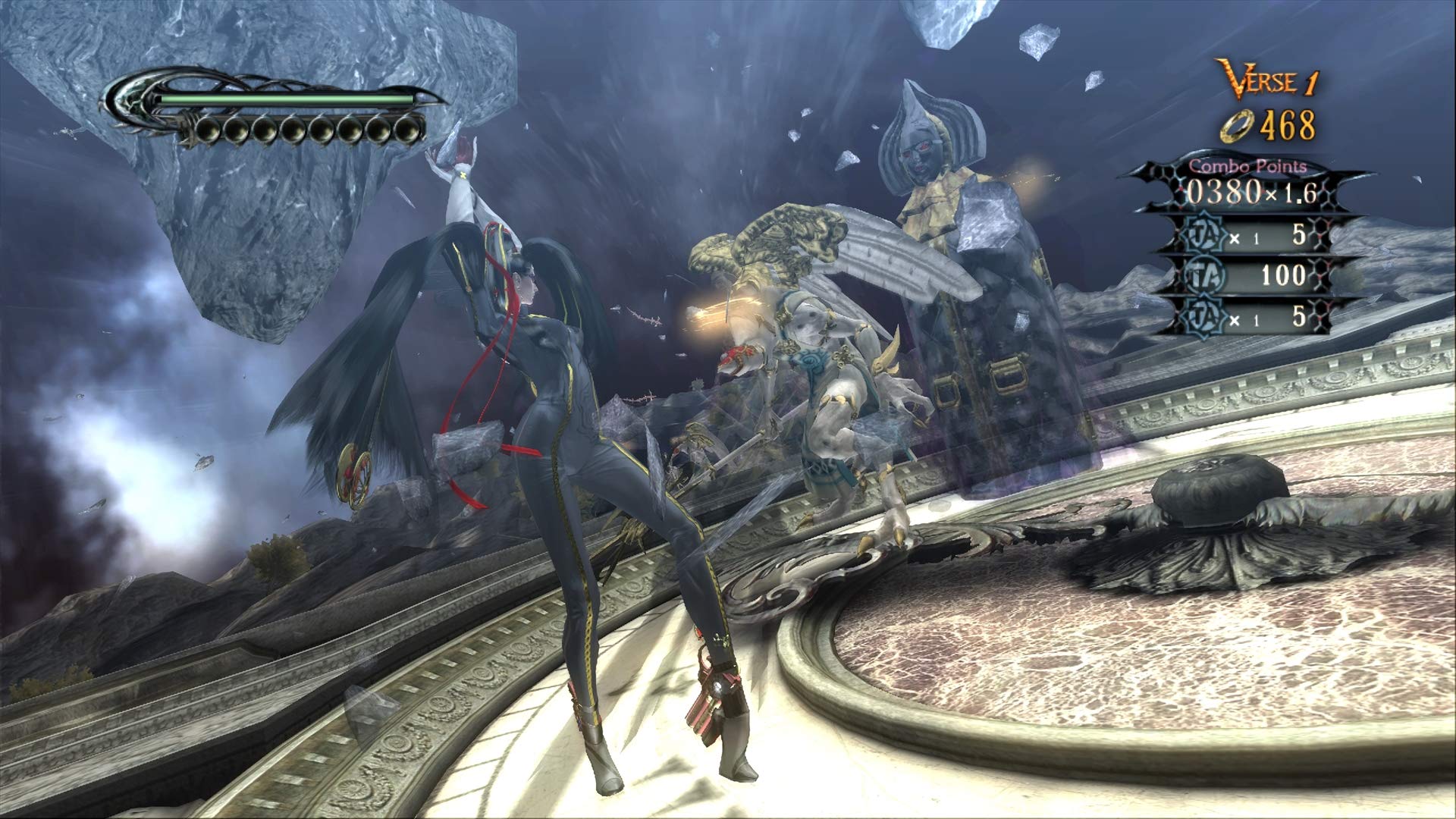
Task: Select the Verse 1 header
Action: coord(1268,78)
